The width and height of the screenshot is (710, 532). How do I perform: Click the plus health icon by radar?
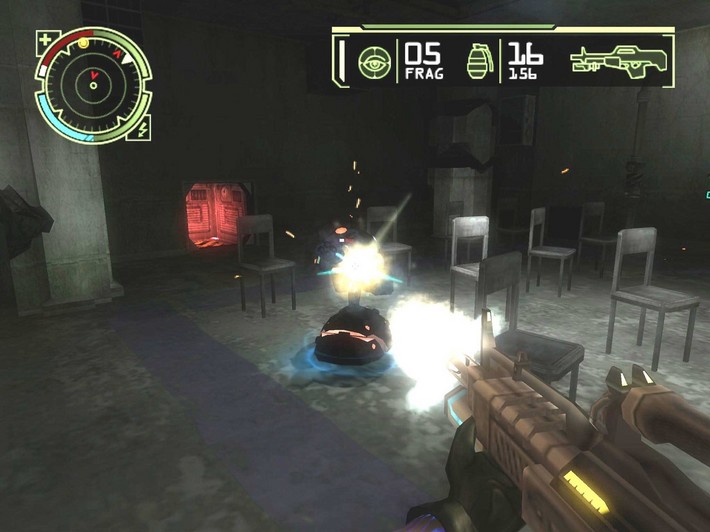[x=45, y=42]
